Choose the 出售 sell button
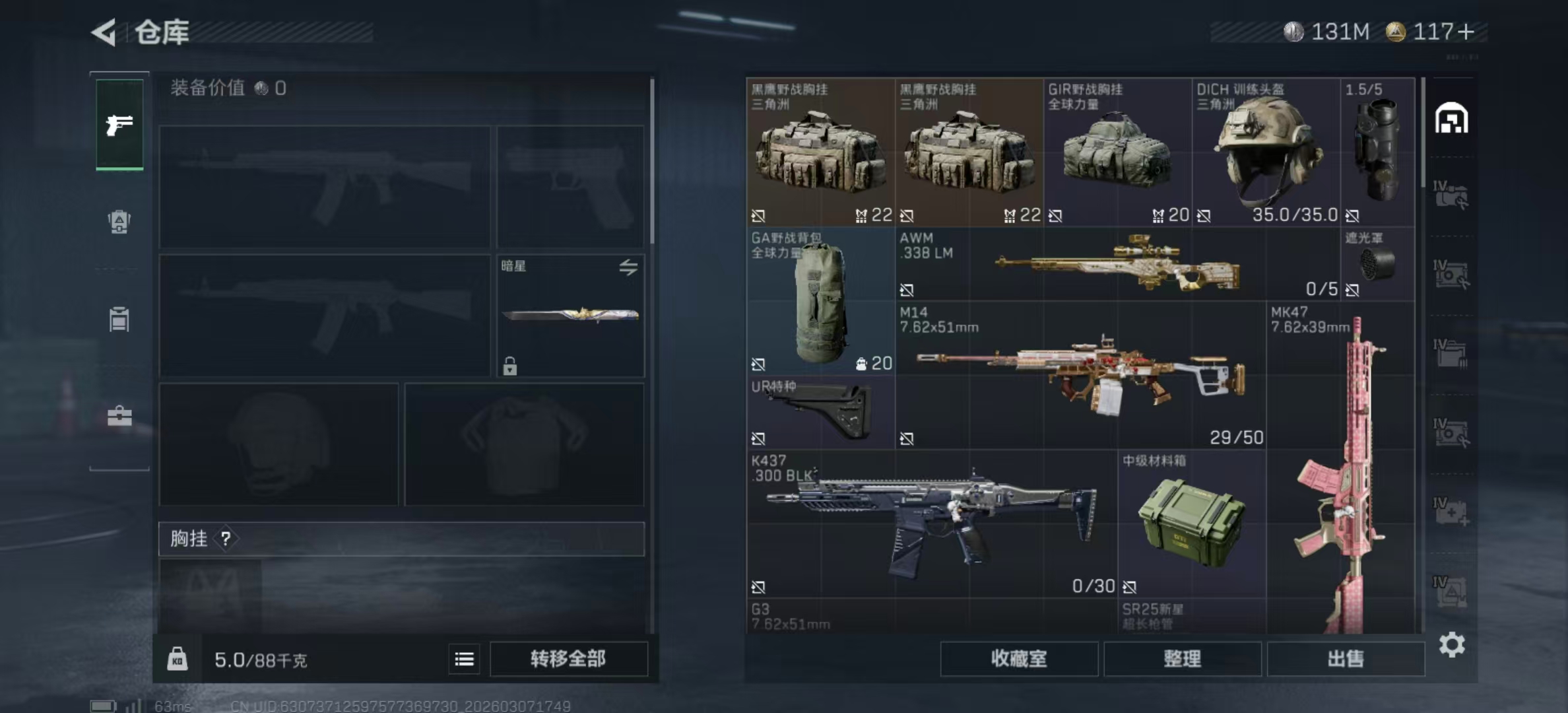The width and height of the screenshot is (1568, 713). 1346,658
